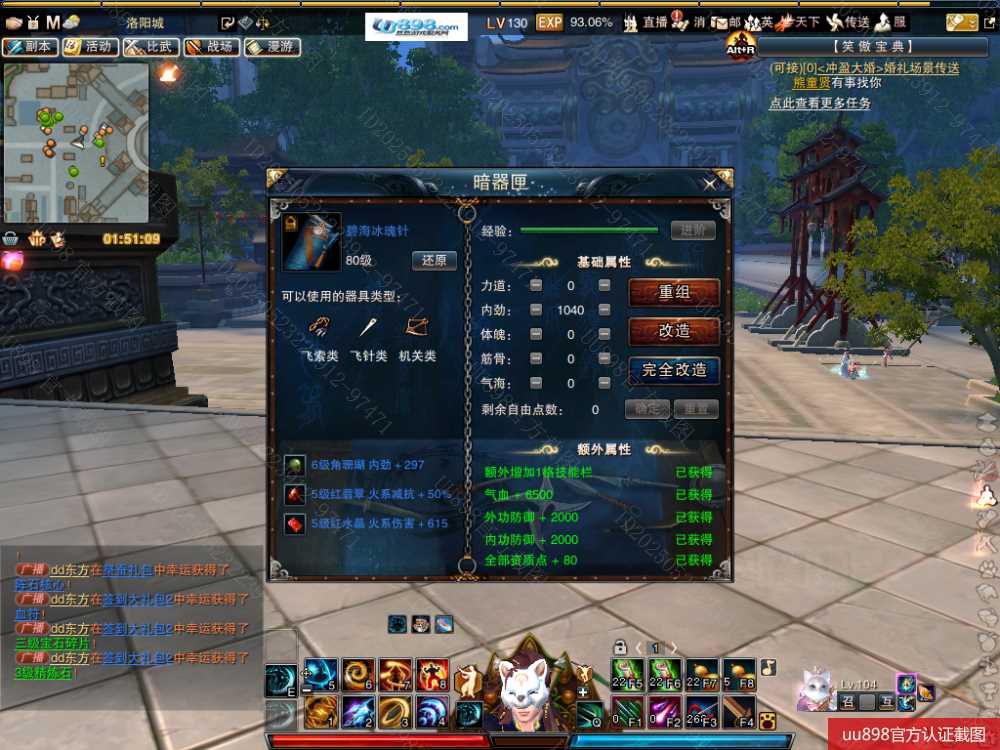Decrease 内劲 with its minus button
The width and height of the screenshot is (1000, 750).
click(x=536, y=310)
